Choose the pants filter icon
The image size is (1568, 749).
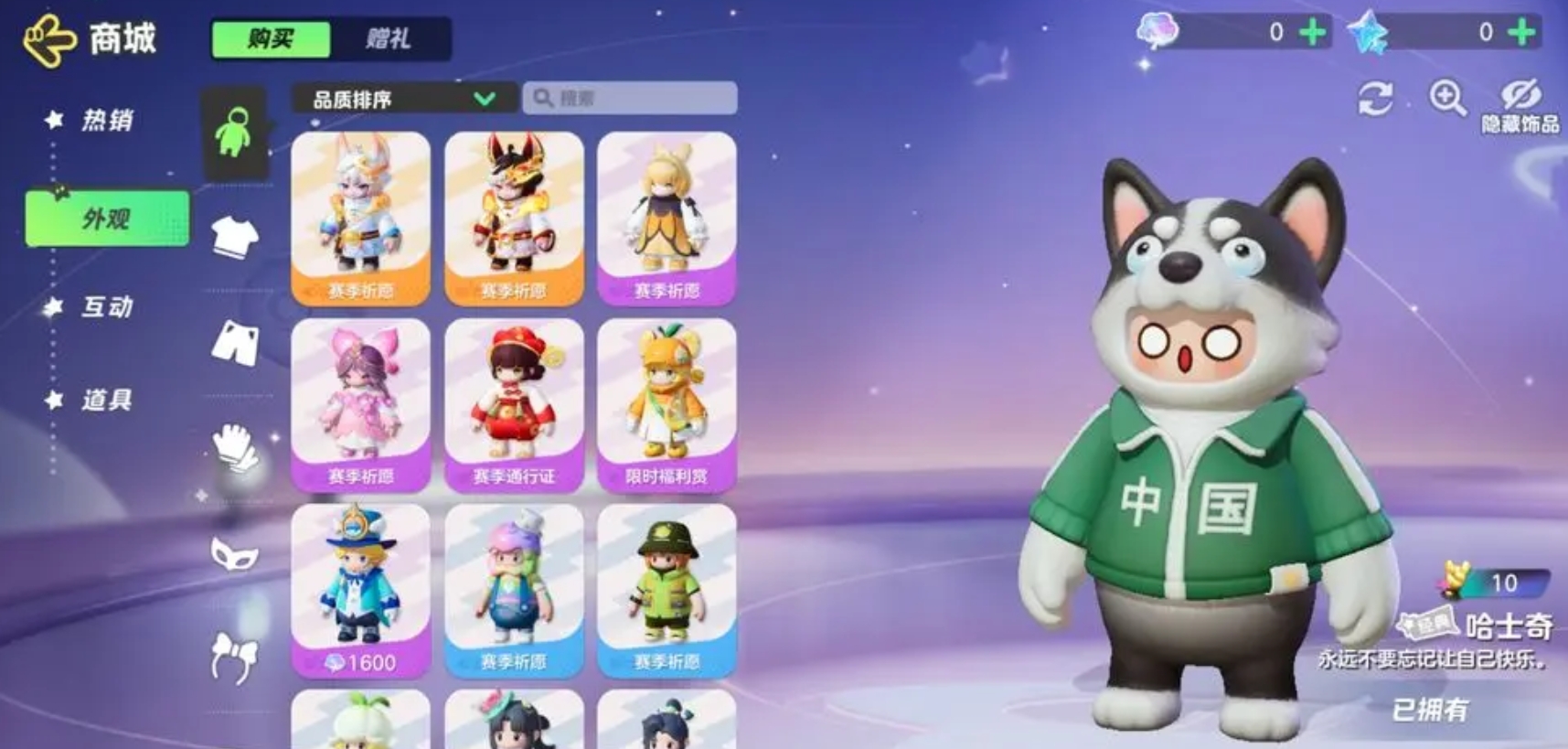click(x=235, y=343)
